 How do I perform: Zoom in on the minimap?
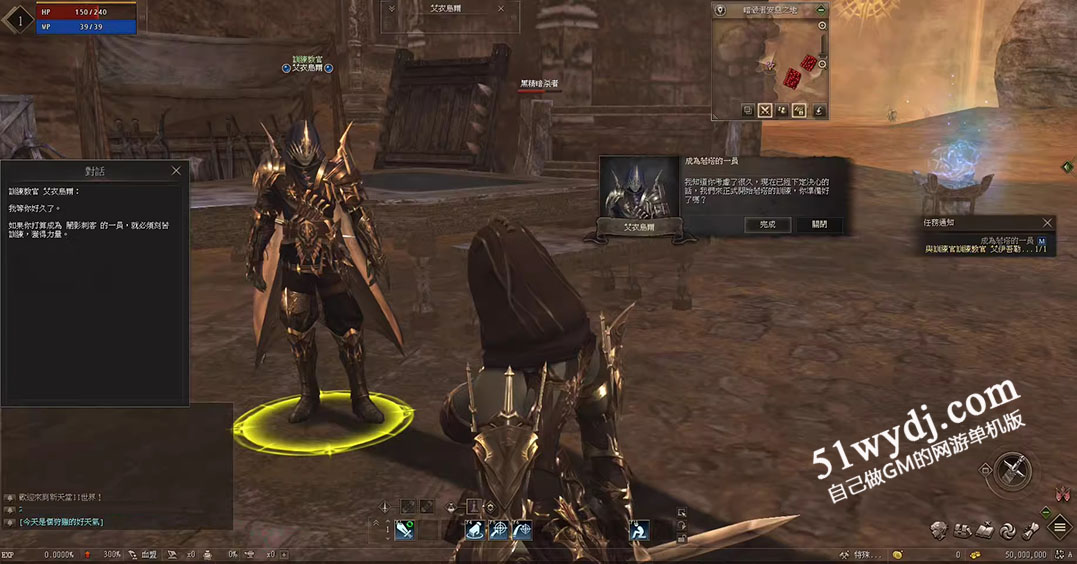(822, 24)
